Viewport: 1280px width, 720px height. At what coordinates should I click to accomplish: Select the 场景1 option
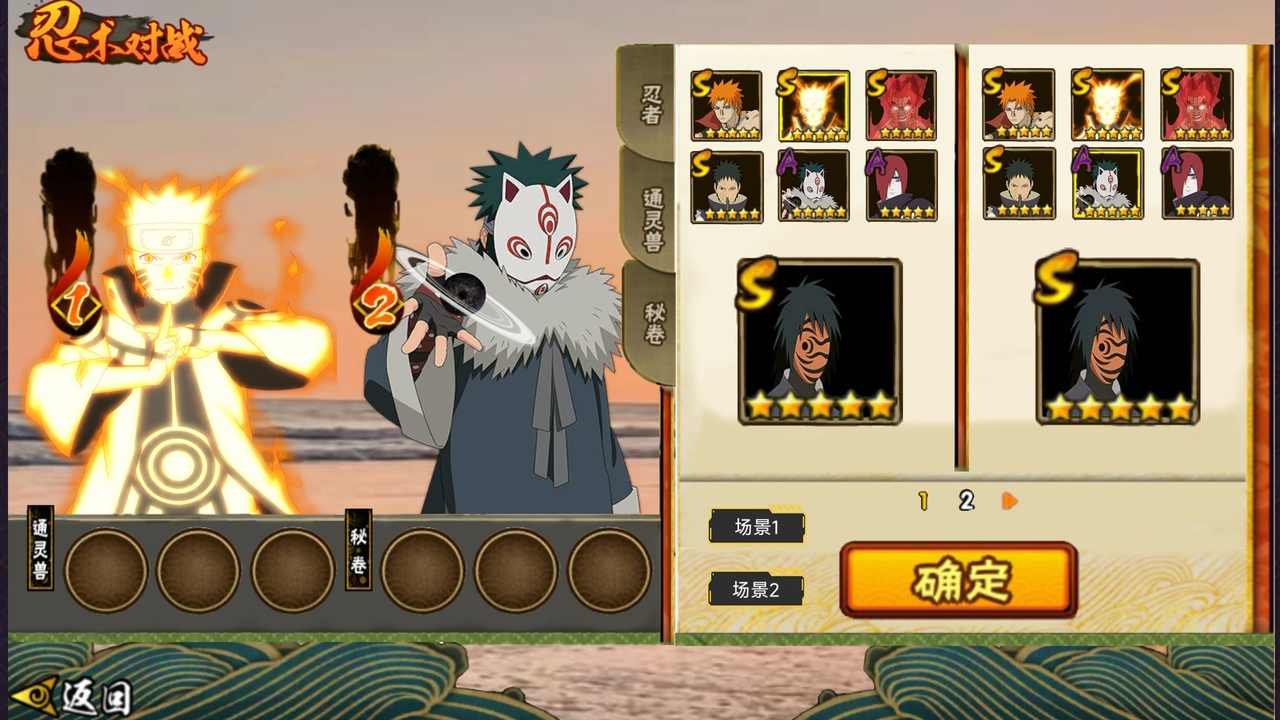tap(756, 527)
